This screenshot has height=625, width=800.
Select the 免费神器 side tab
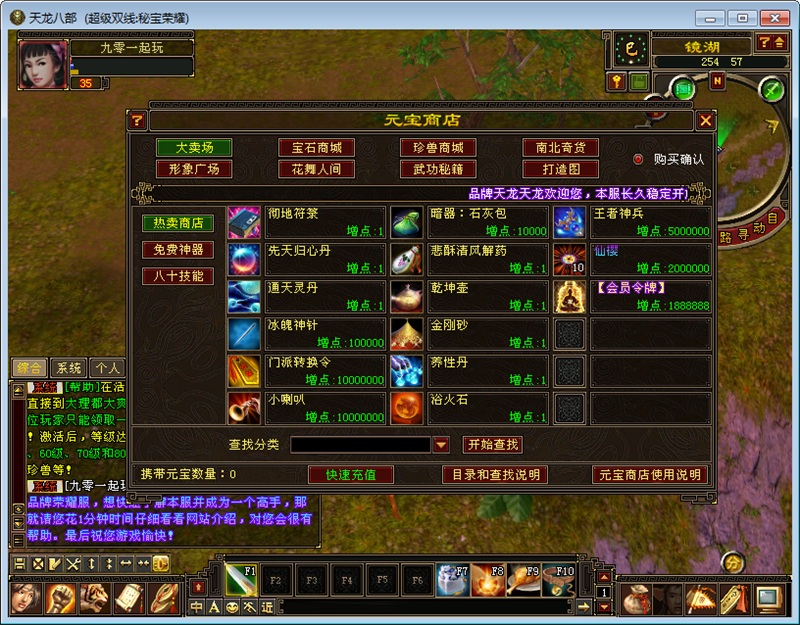point(178,249)
